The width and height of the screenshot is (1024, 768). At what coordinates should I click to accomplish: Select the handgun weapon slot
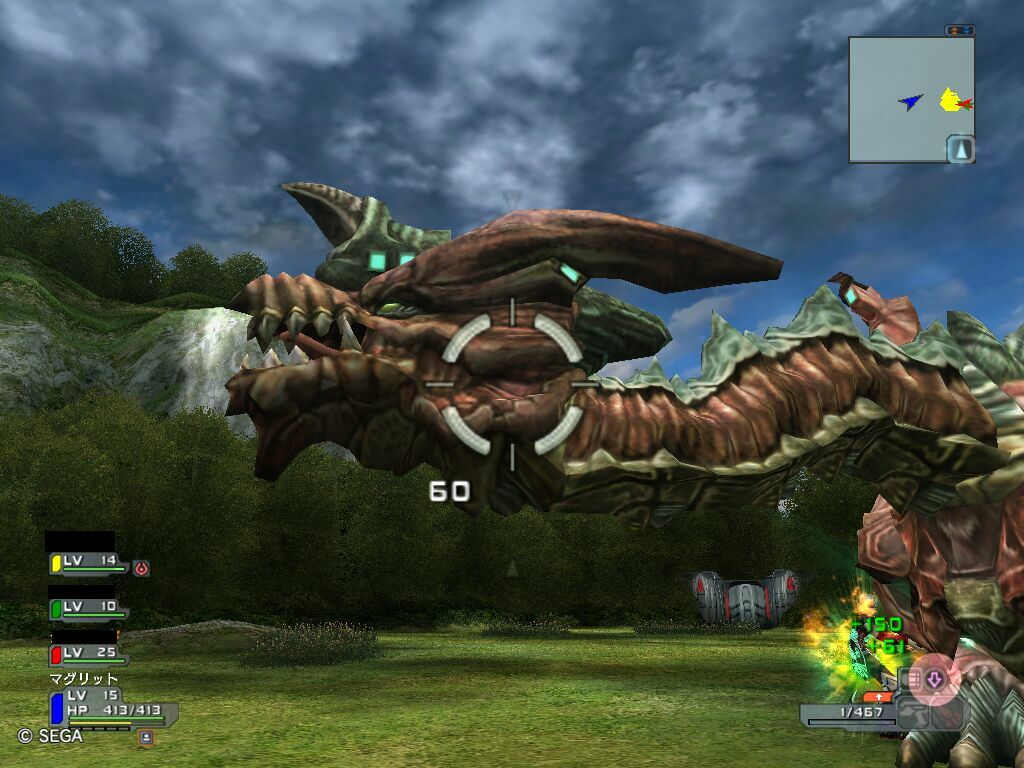coord(913,713)
